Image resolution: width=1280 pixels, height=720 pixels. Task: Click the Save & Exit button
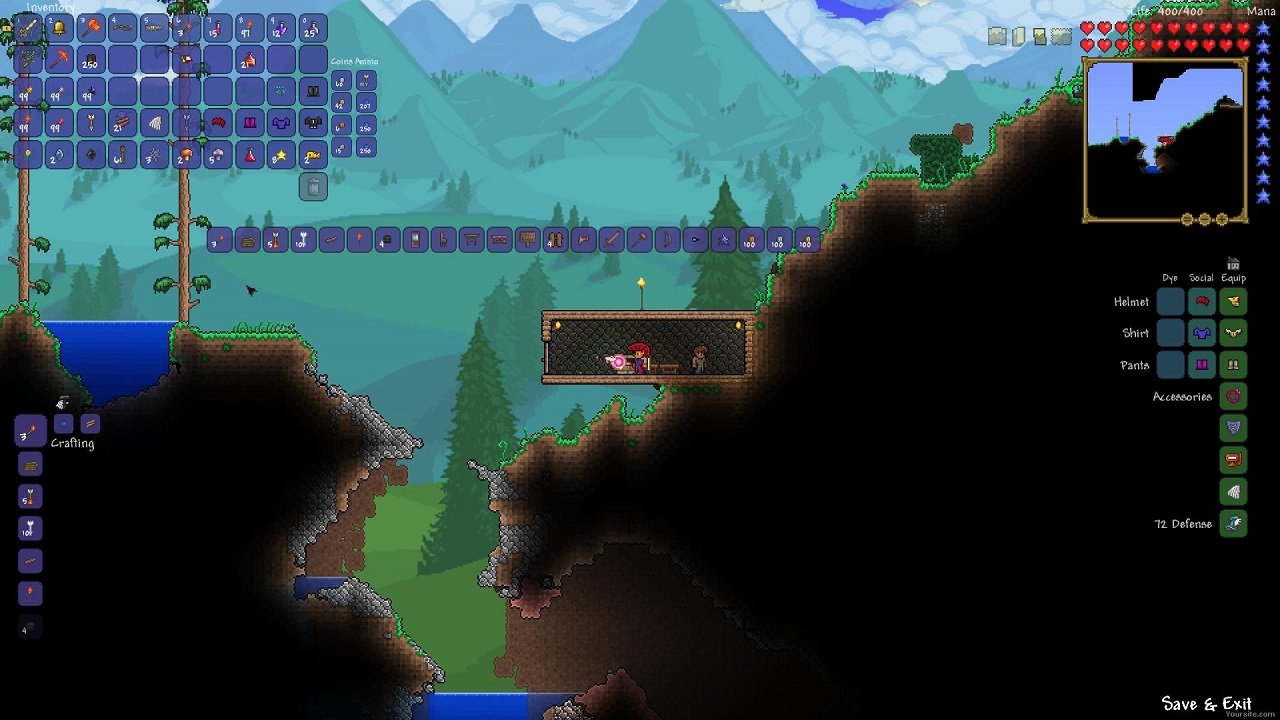click(1208, 704)
